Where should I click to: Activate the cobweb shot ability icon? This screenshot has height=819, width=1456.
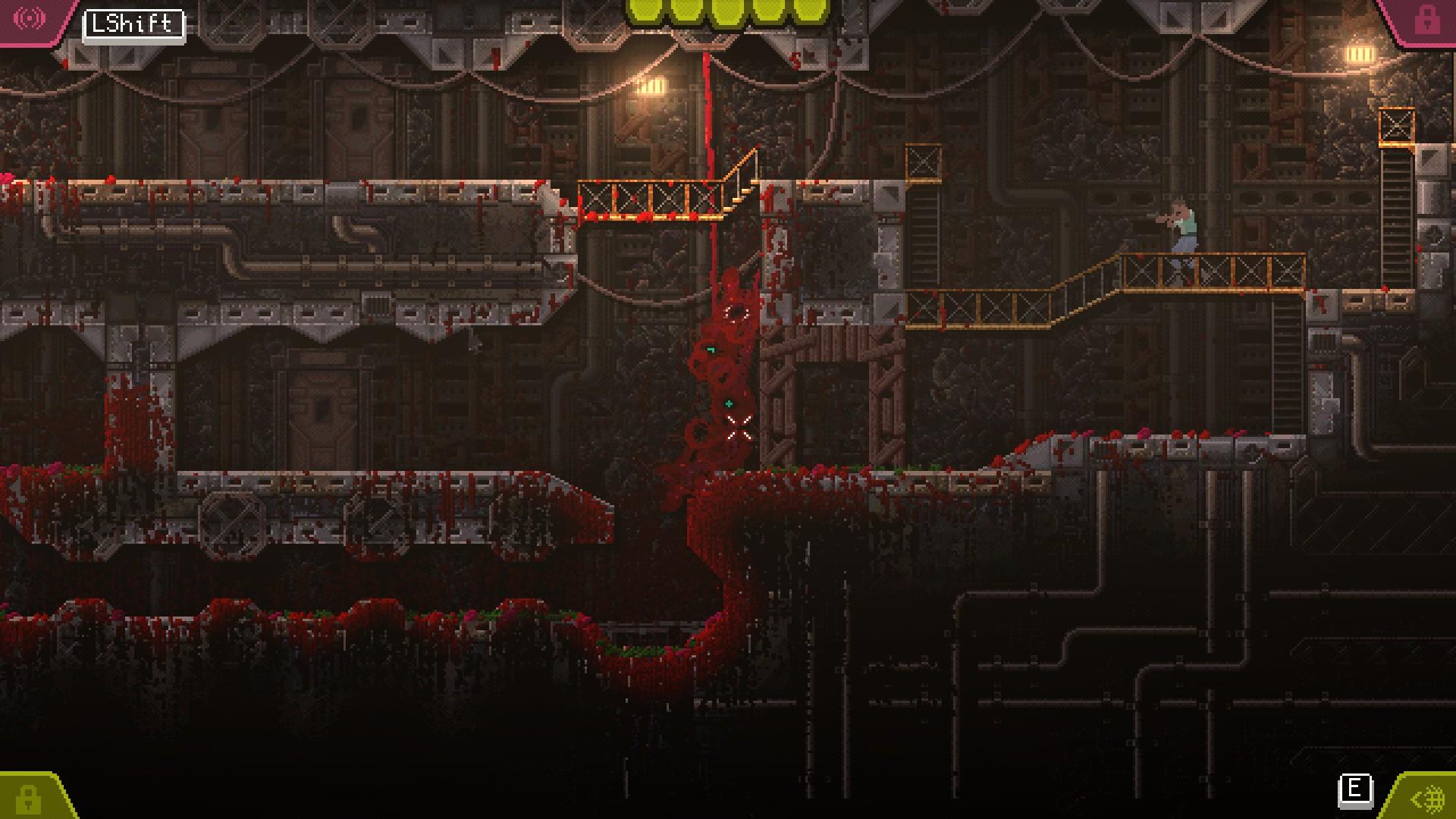point(1427,798)
